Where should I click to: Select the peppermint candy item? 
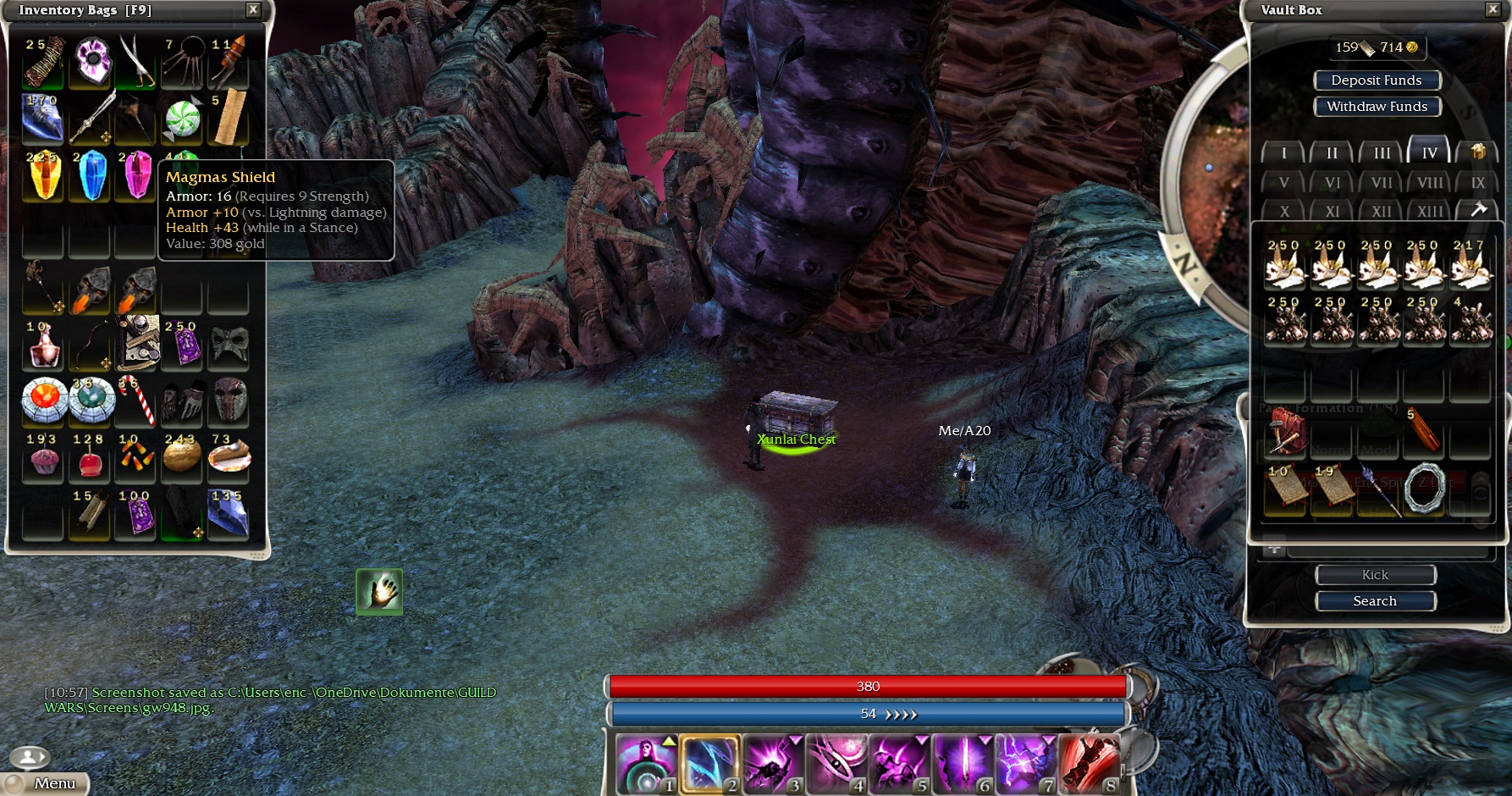[182, 119]
